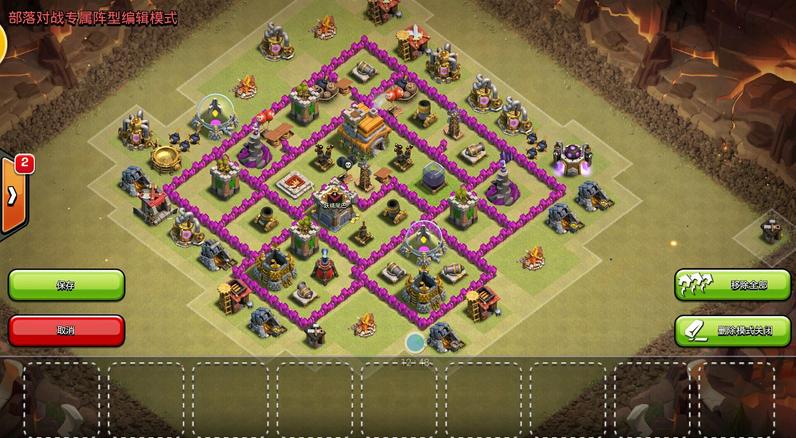Save the war base layout with 保存
The height and width of the screenshot is (438, 796).
[66, 285]
